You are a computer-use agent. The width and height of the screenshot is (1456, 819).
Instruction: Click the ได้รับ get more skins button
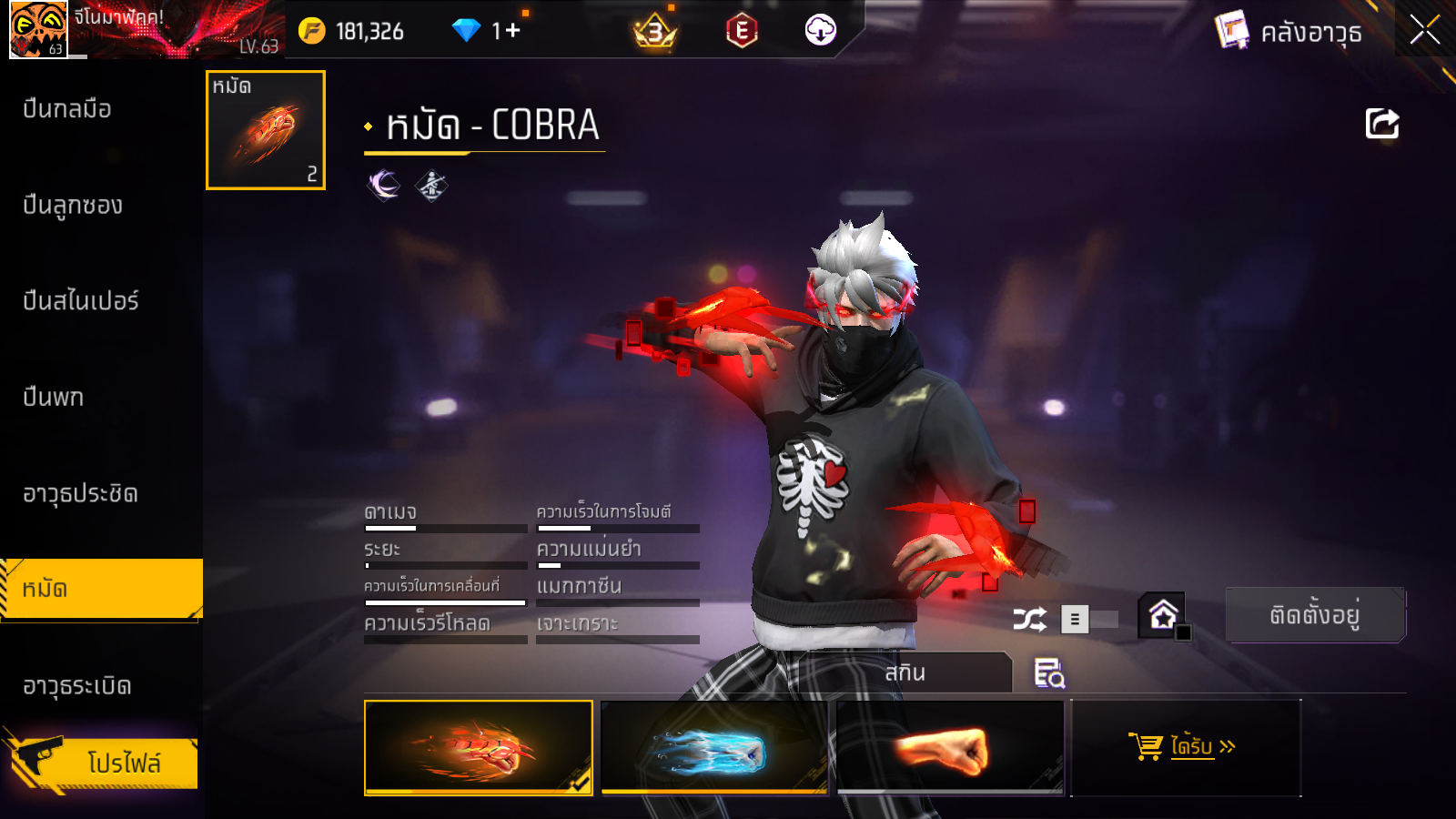[x=1186, y=748]
